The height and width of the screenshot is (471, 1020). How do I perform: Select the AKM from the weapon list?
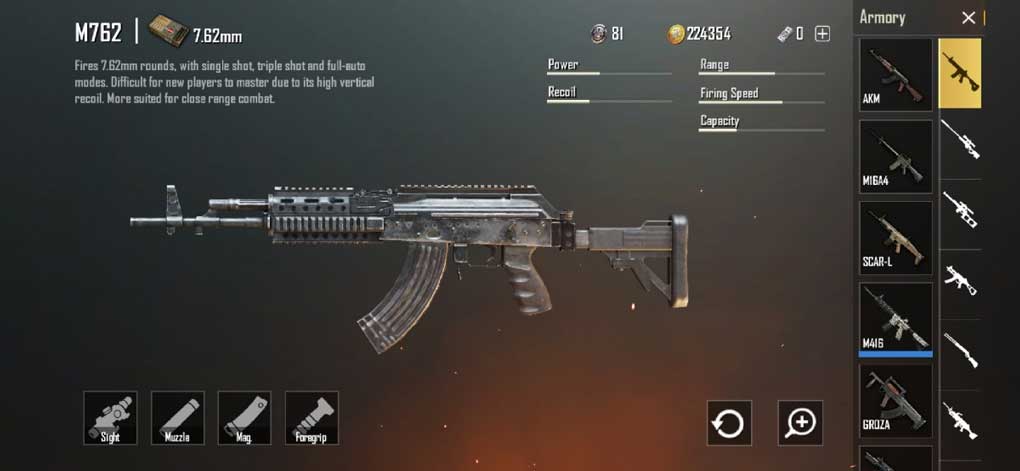tap(896, 74)
